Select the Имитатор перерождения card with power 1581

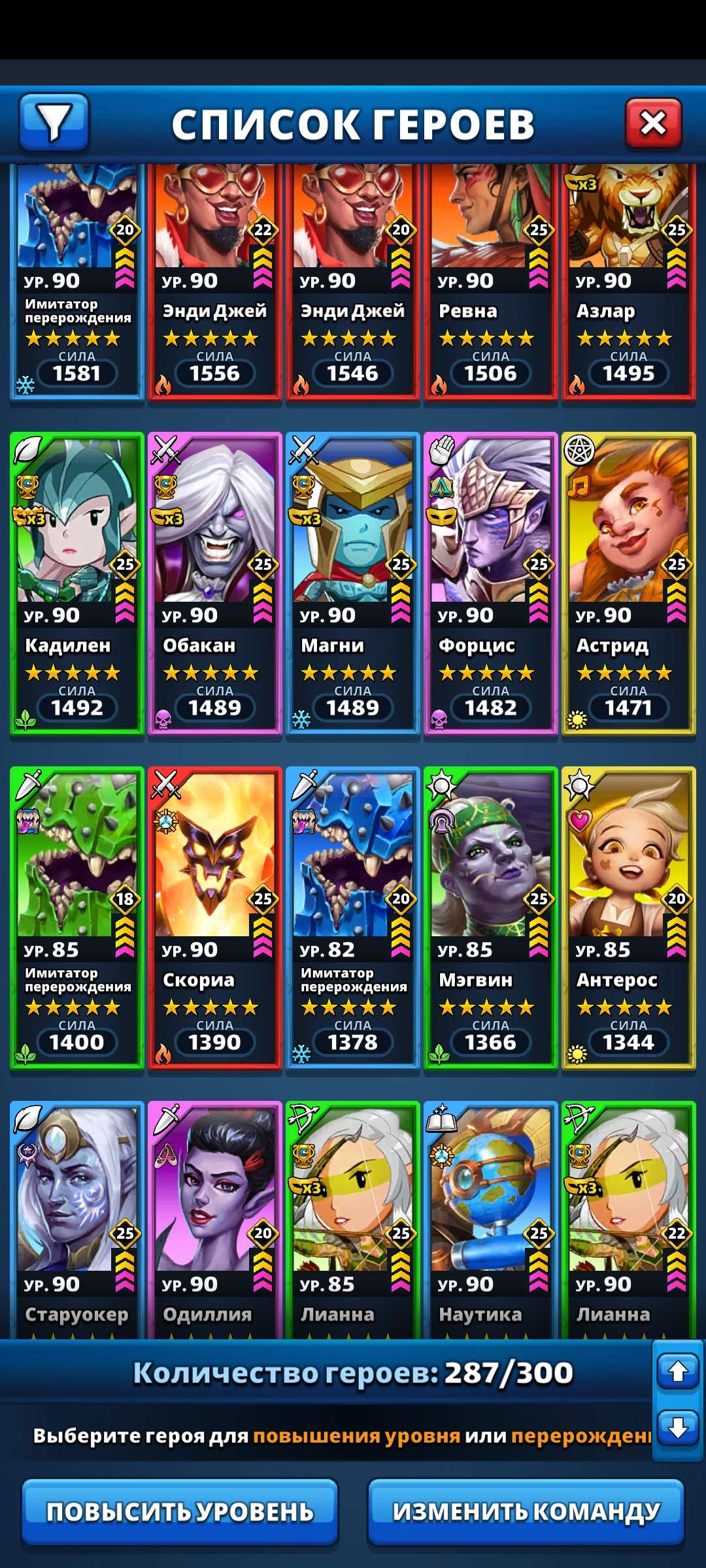77,281
